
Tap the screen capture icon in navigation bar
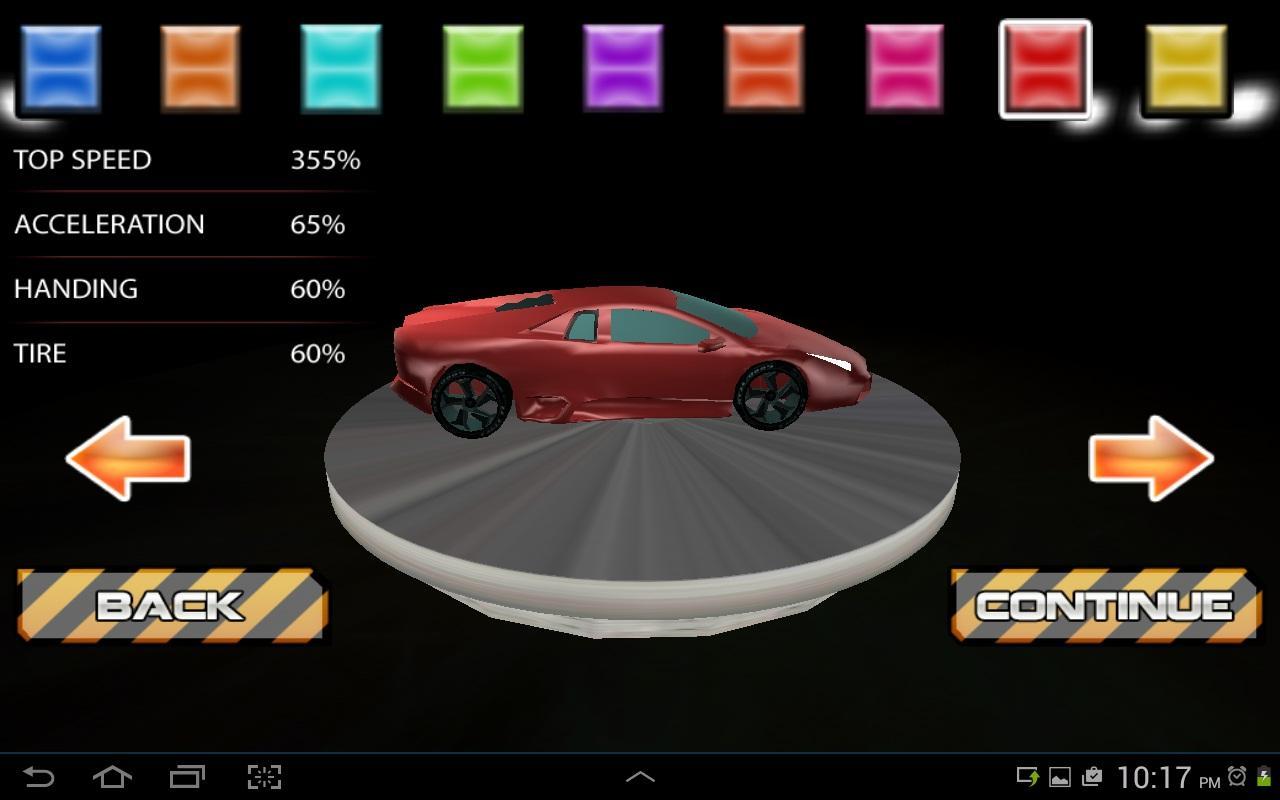click(263, 775)
